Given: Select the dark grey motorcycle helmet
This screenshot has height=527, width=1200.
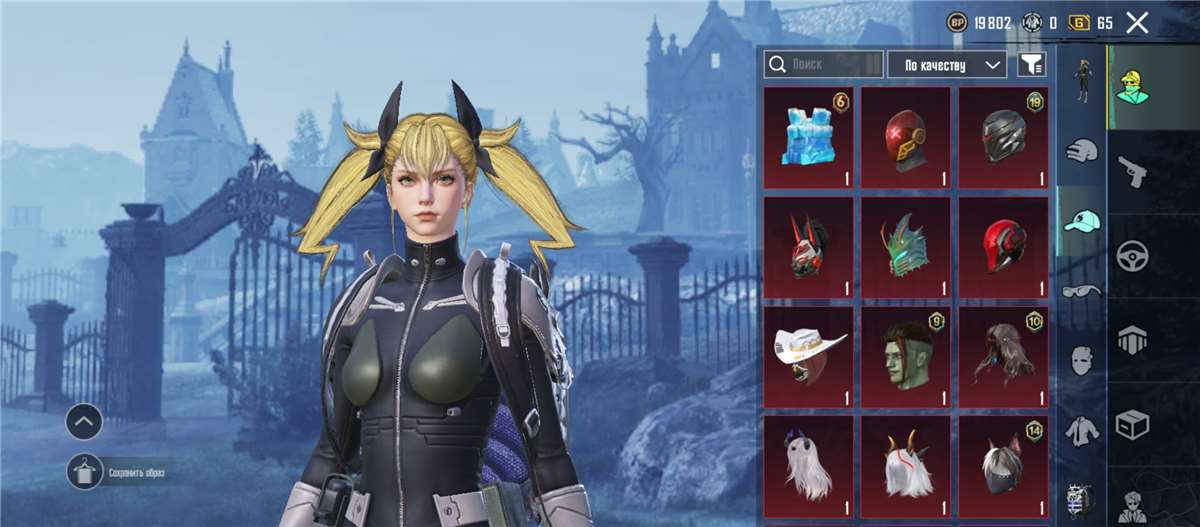Looking at the screenshot, I should click(1003, 137).
